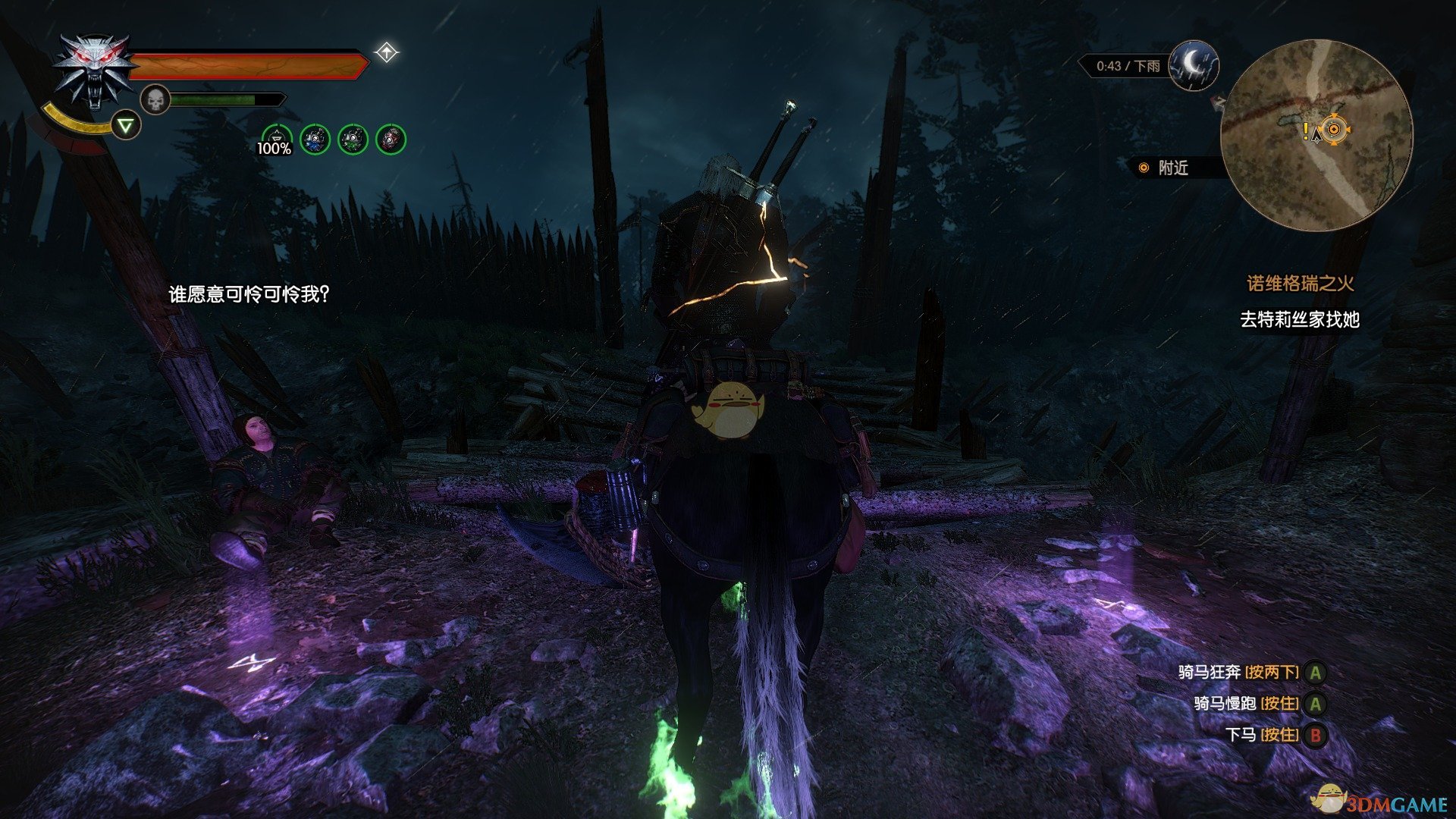Click the skull toxicity icon
Screen dimensions: 1456x819
coord(155,100)
